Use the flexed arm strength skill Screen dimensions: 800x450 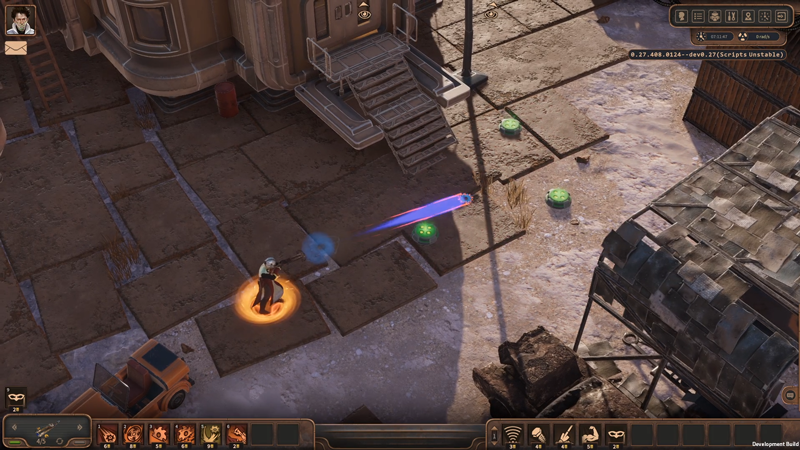[591, 434]
